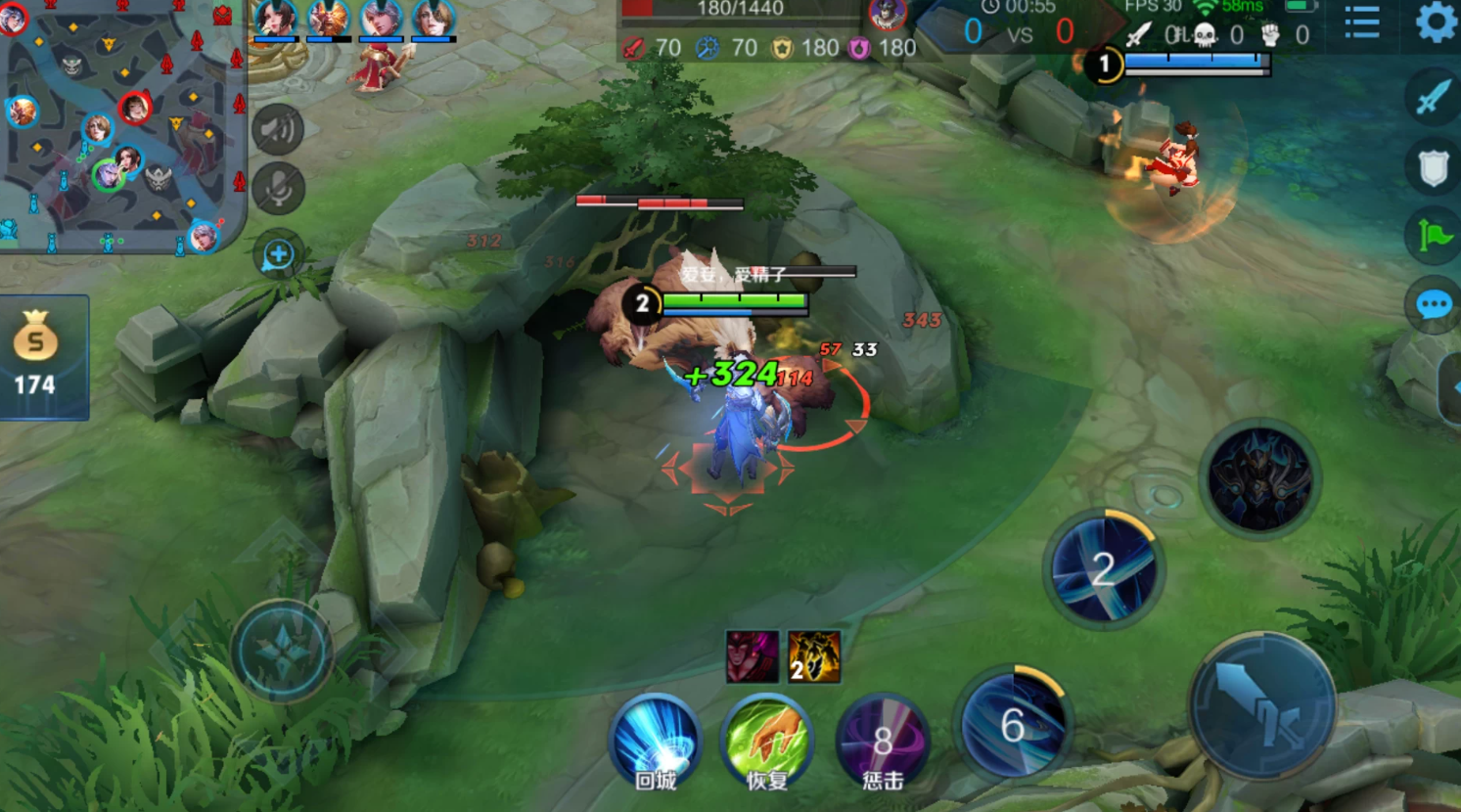Use the heal skill 恢复
This screenshot has height=812, width=1461.
pos(767,742)
